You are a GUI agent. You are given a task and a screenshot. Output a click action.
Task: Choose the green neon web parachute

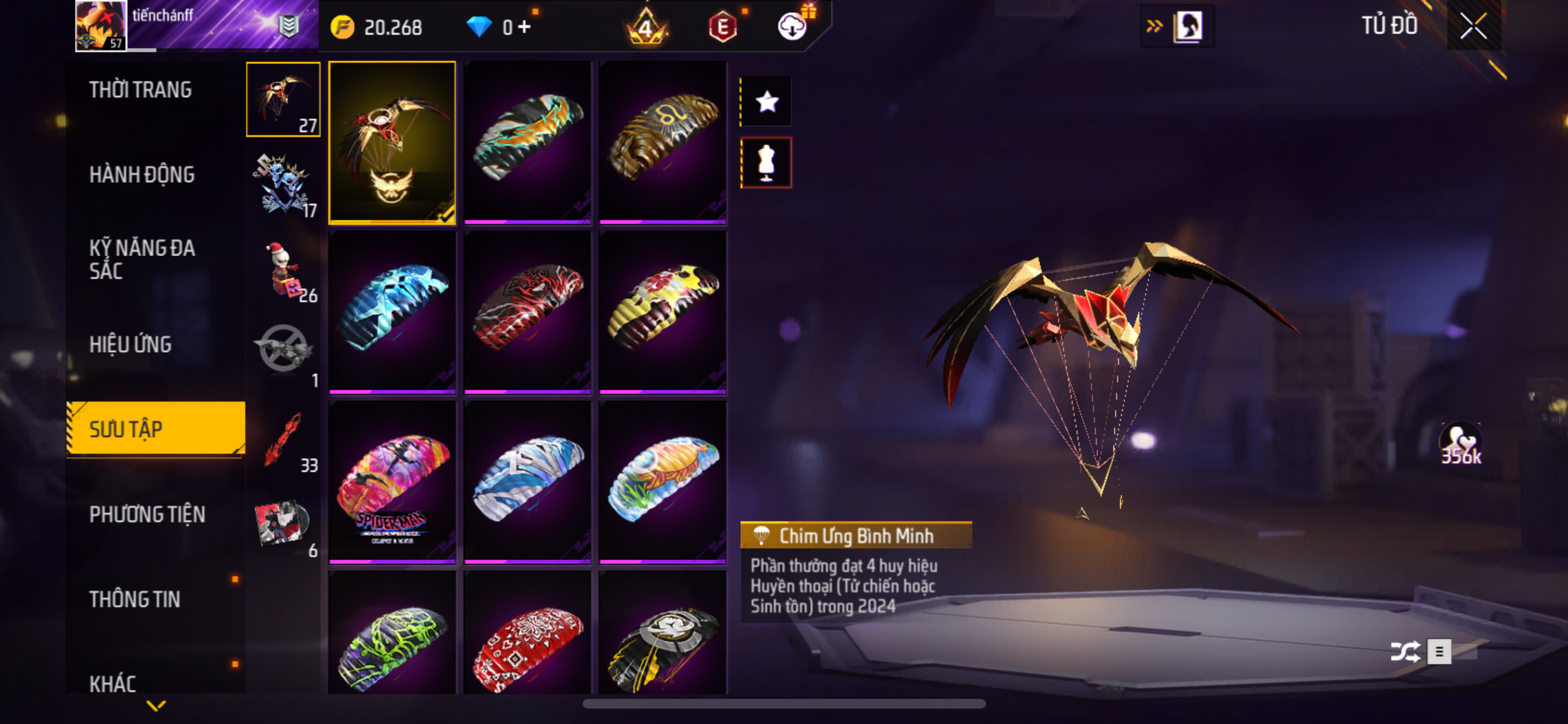pyautogui.click(x=392, y=644)
